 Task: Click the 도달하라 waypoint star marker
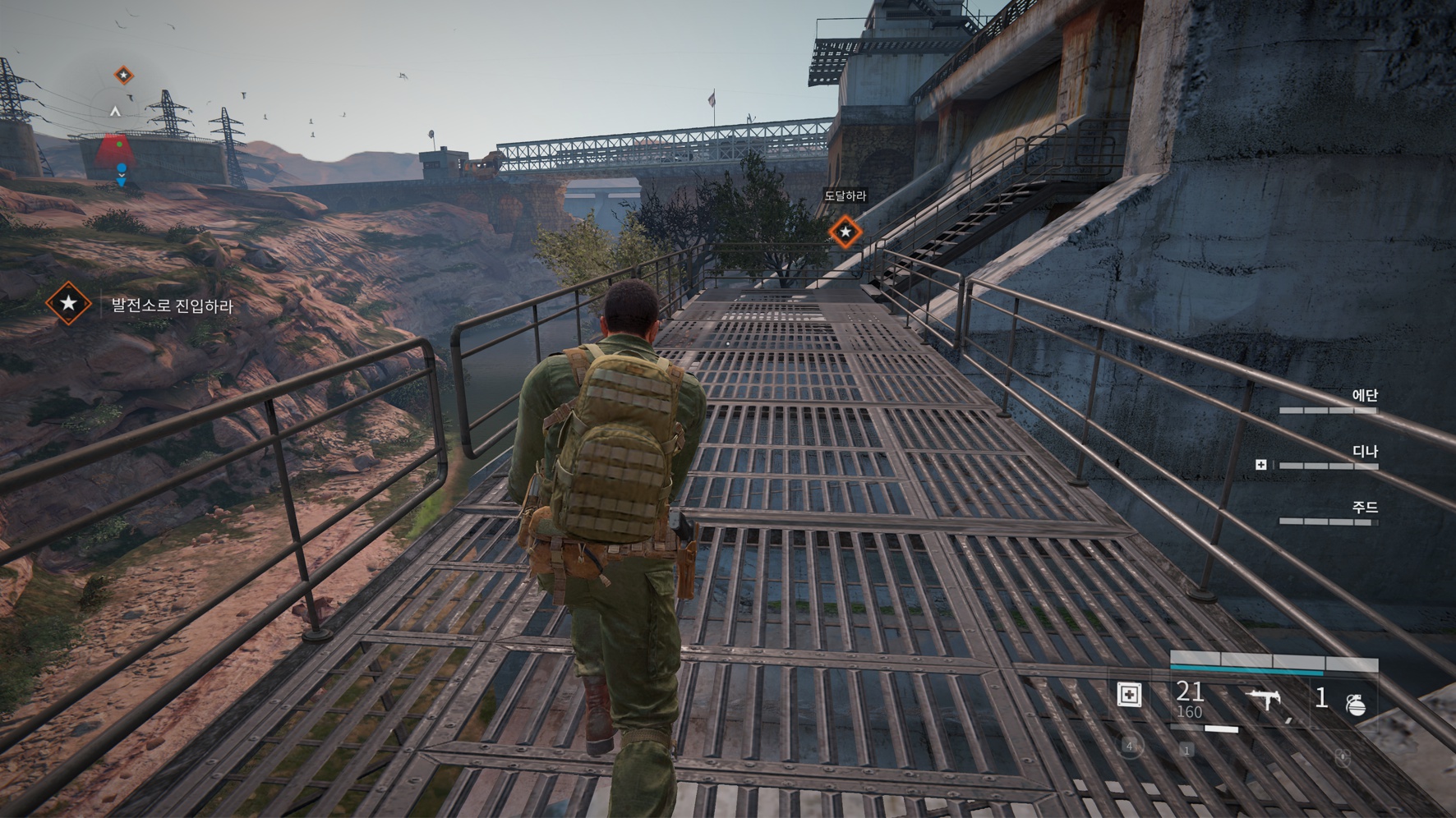coord(845,232)
